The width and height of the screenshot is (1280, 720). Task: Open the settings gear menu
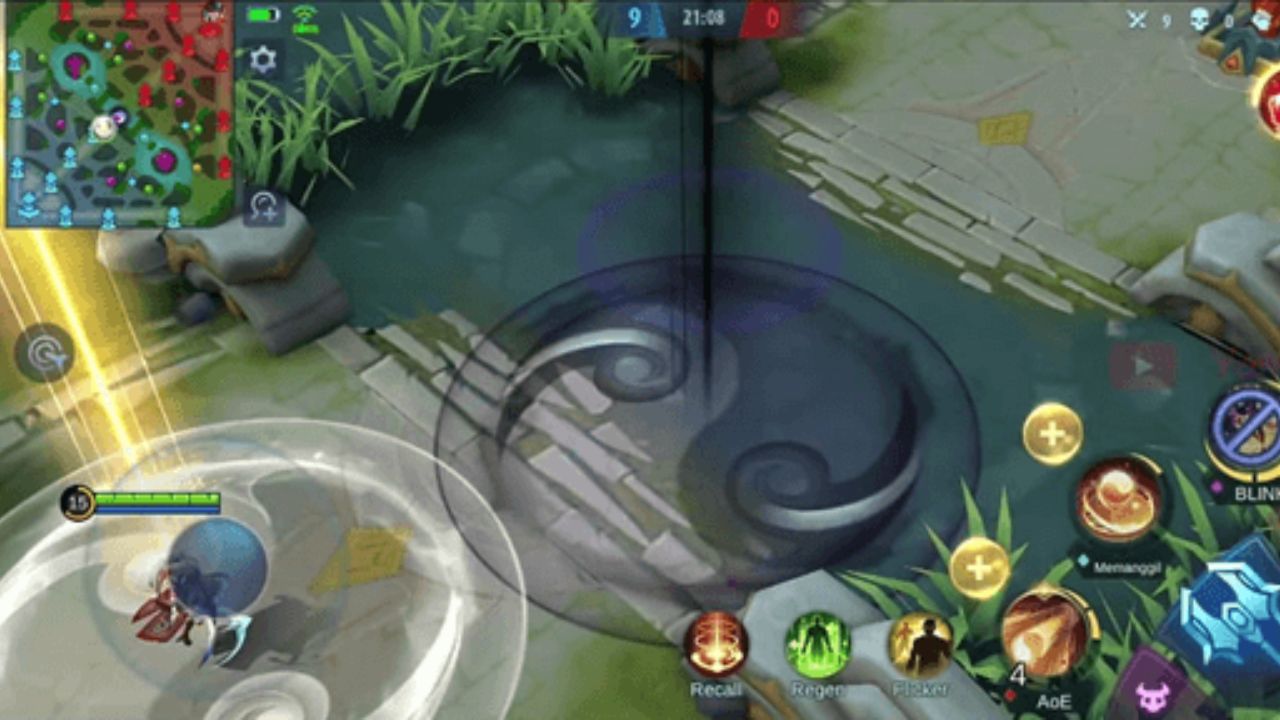pos(263,60)
